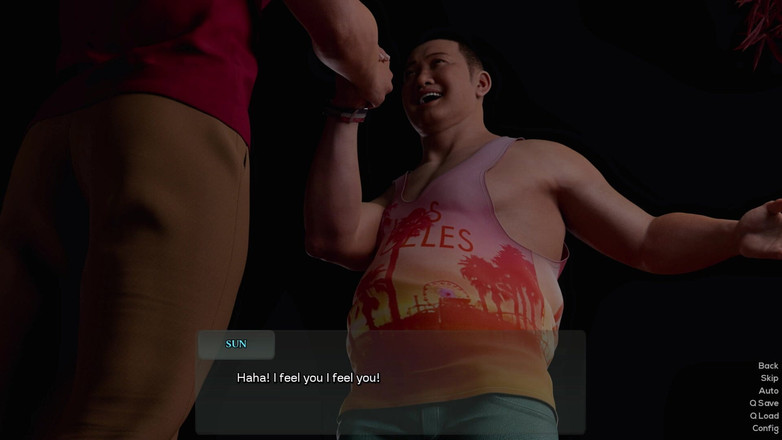
Task: Go Back to the previous line
Action: [x=767, y=366]
